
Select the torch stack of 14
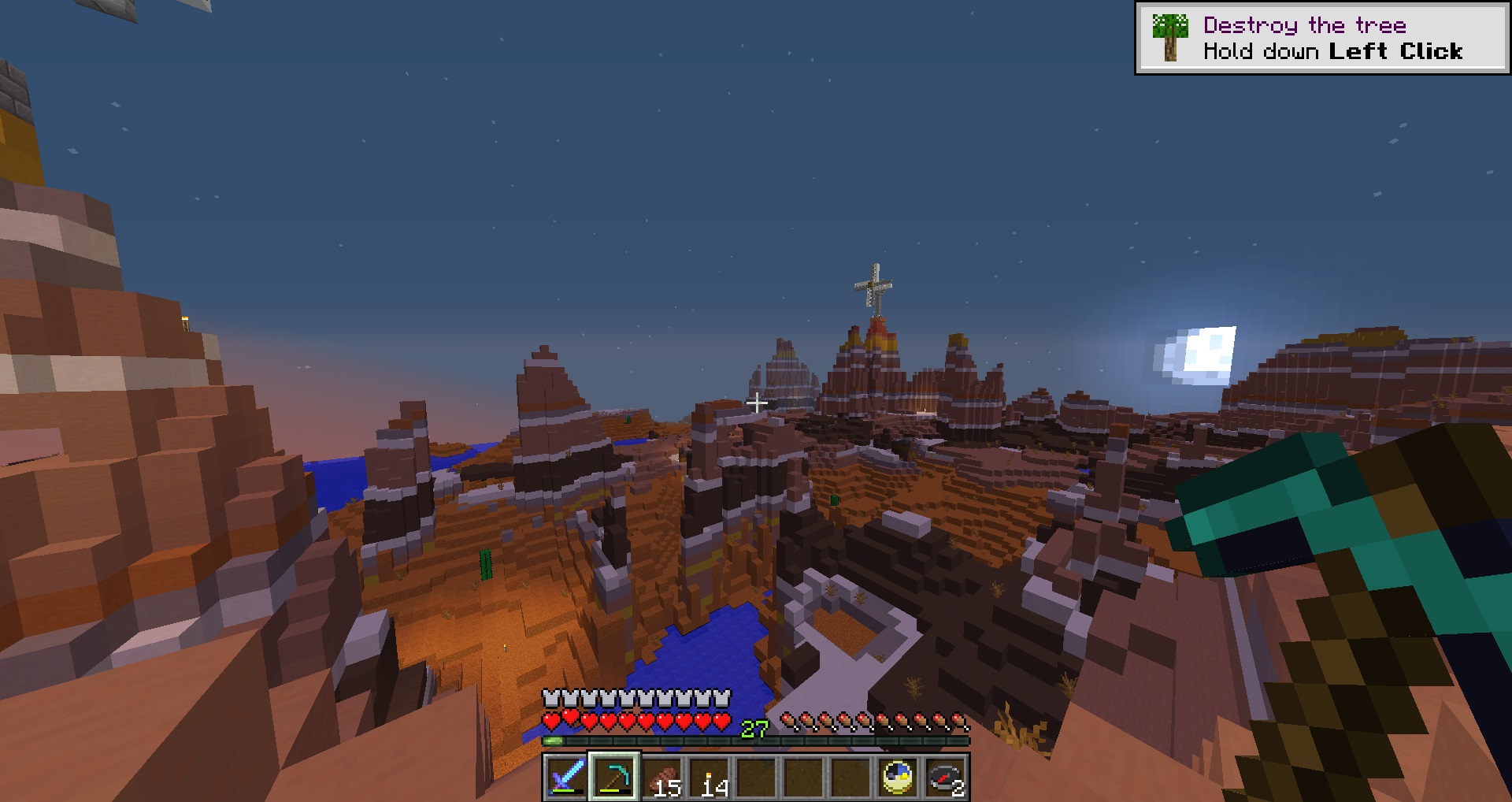(709, 777)
